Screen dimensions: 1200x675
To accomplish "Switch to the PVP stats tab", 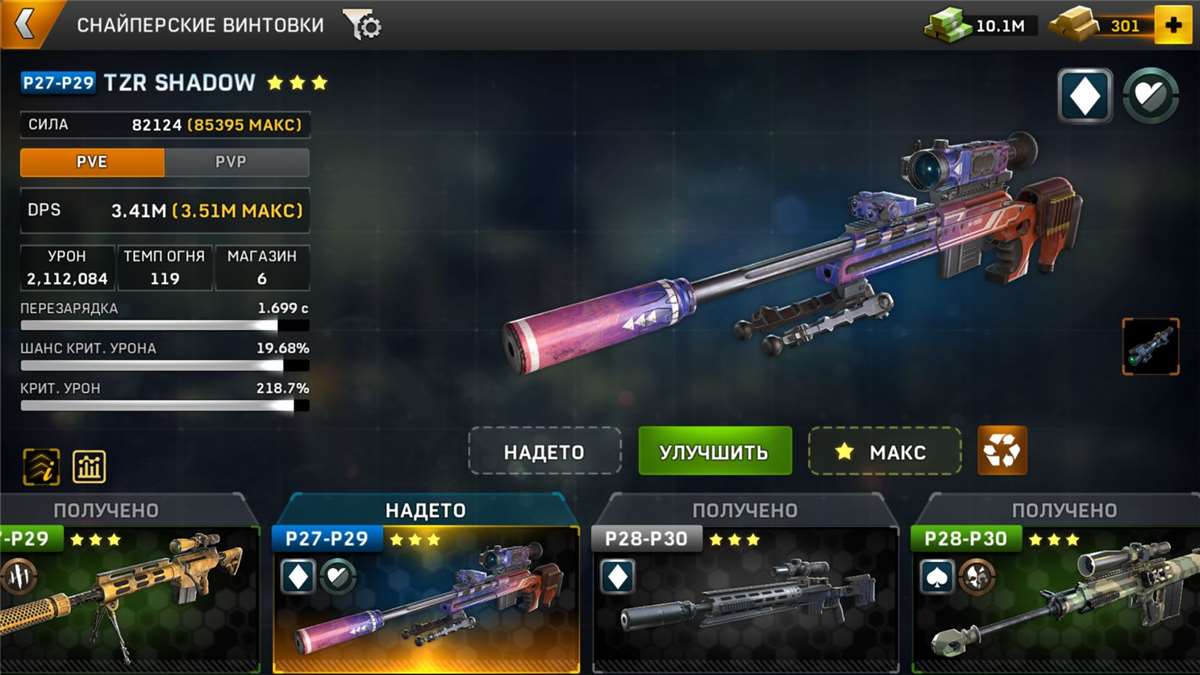I will coord(236,162).
